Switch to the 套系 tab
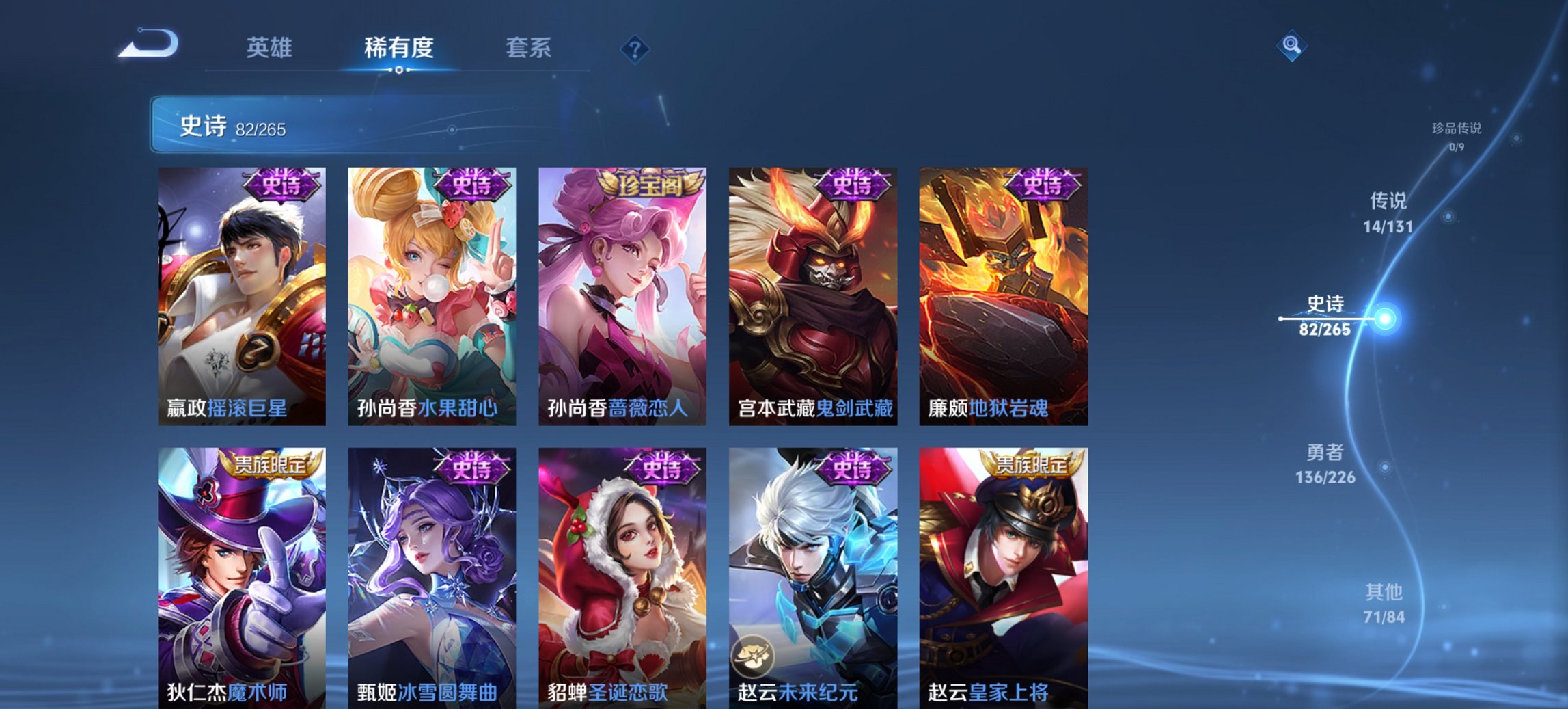The image size is (1568, 709). pyautogui.click(x=529, y=48)
